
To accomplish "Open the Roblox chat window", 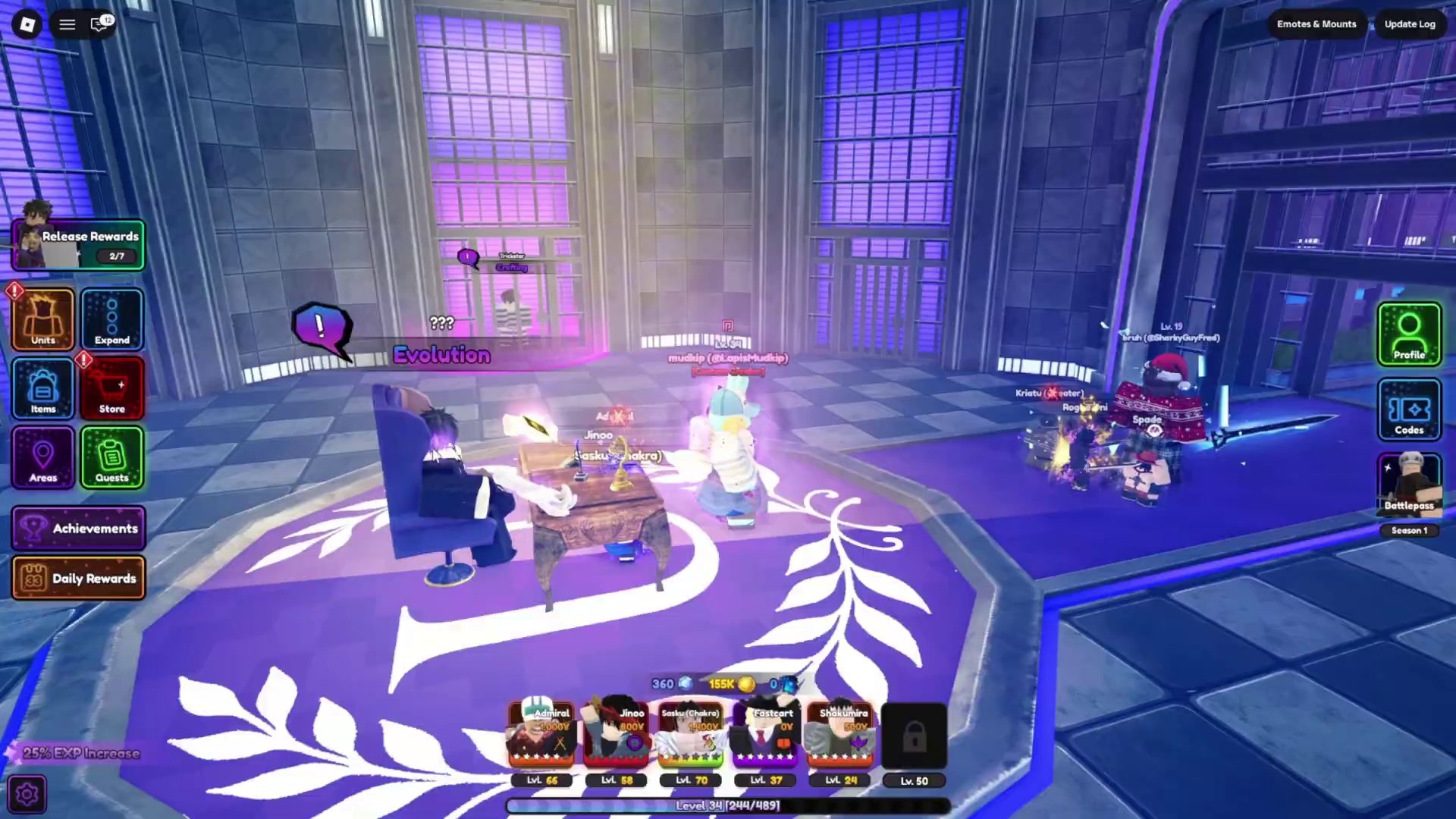I will pyautogui.click(x=99, y=24).
